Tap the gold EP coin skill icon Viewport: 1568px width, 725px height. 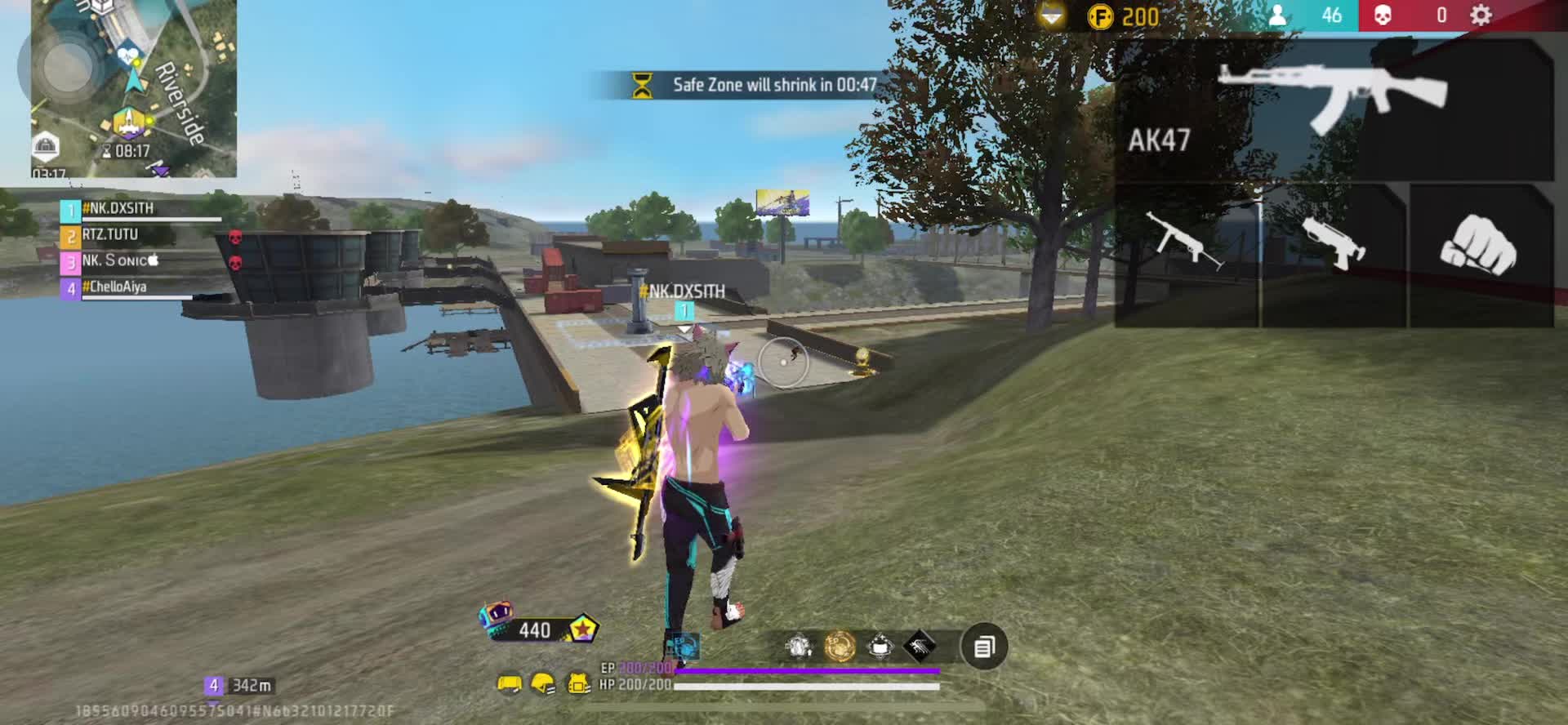point(840,647)
